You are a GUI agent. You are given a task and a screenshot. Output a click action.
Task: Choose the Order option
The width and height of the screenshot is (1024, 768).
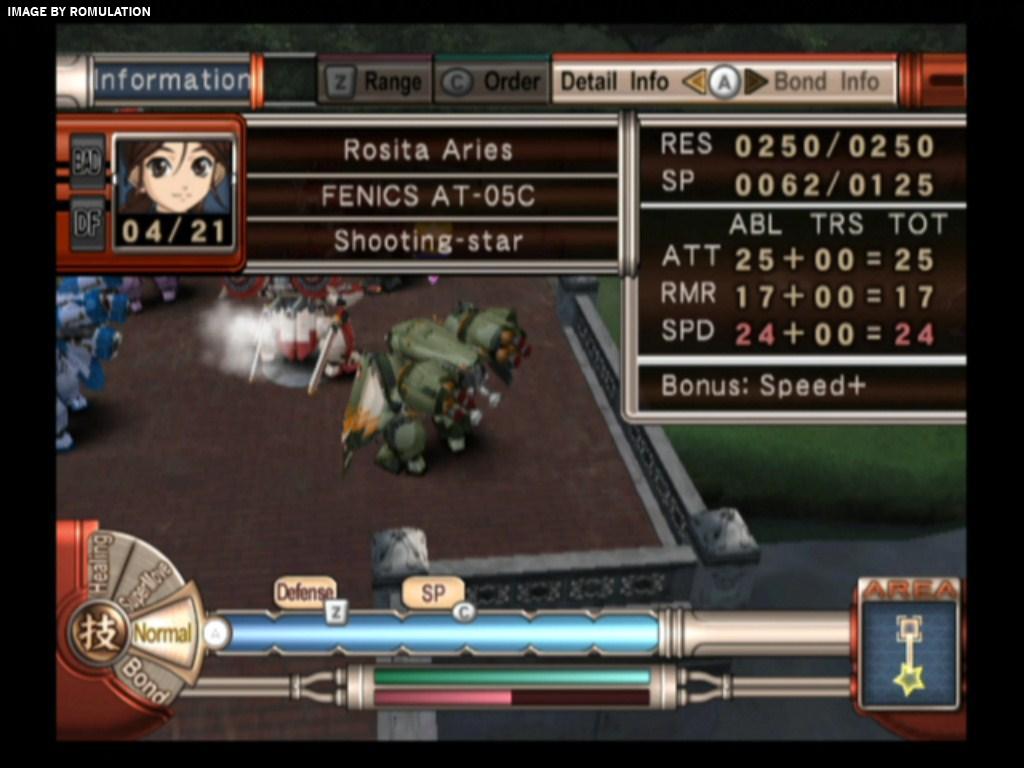tap(494, 82)
